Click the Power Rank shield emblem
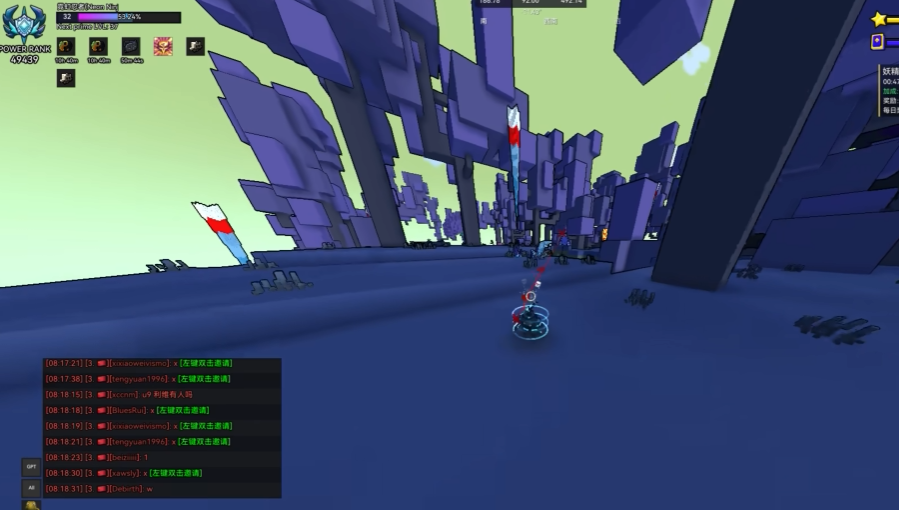The image size is (899, 510). coord(24,23)
